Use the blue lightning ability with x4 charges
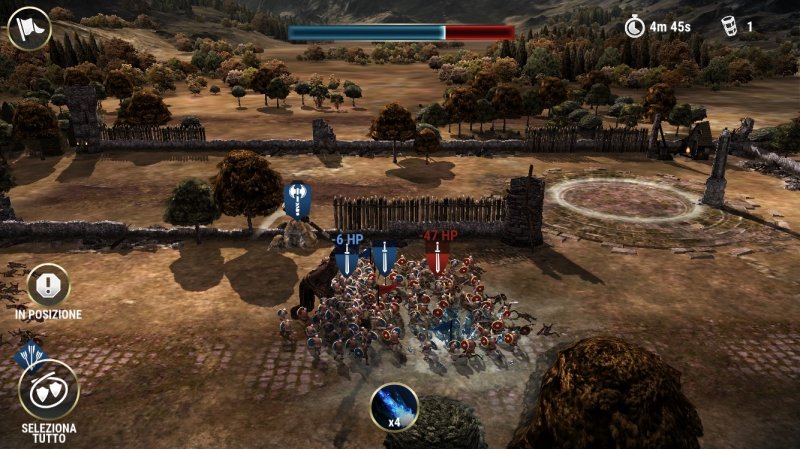Screen dimensions: 800x449 coord(394,405)
